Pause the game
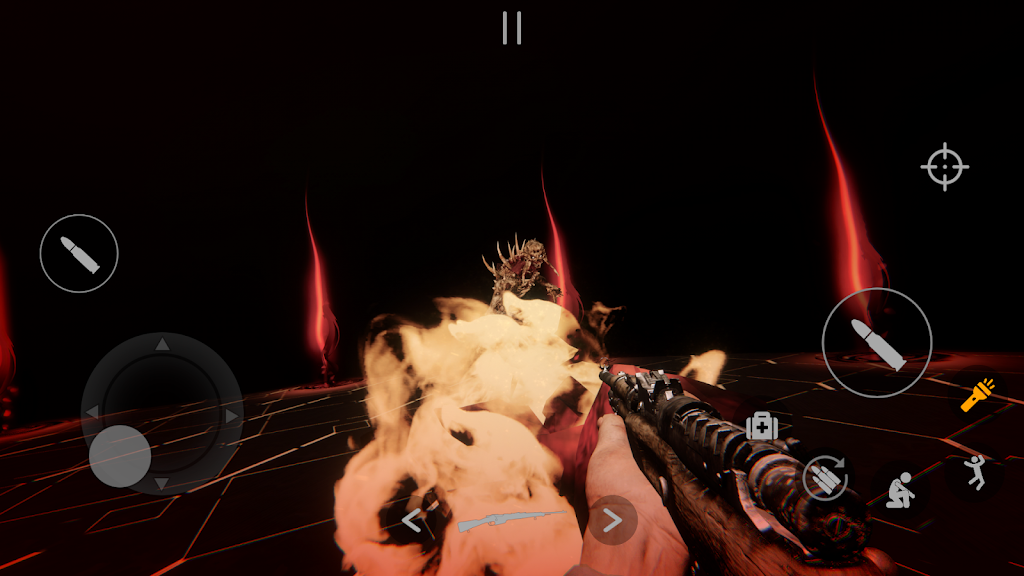 pos(512,28)
